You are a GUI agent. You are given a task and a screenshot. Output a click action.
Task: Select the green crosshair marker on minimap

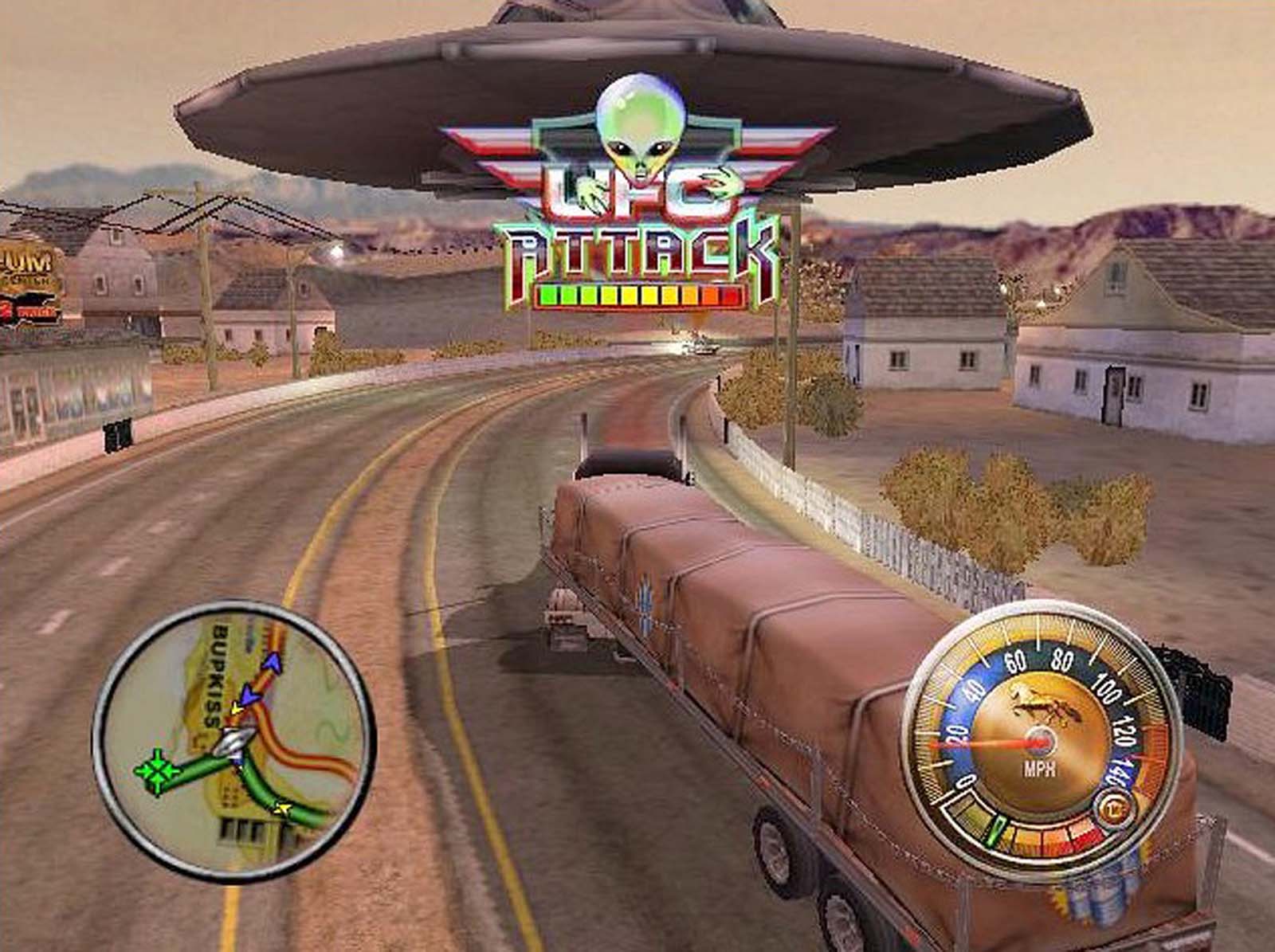coord(157,770)
